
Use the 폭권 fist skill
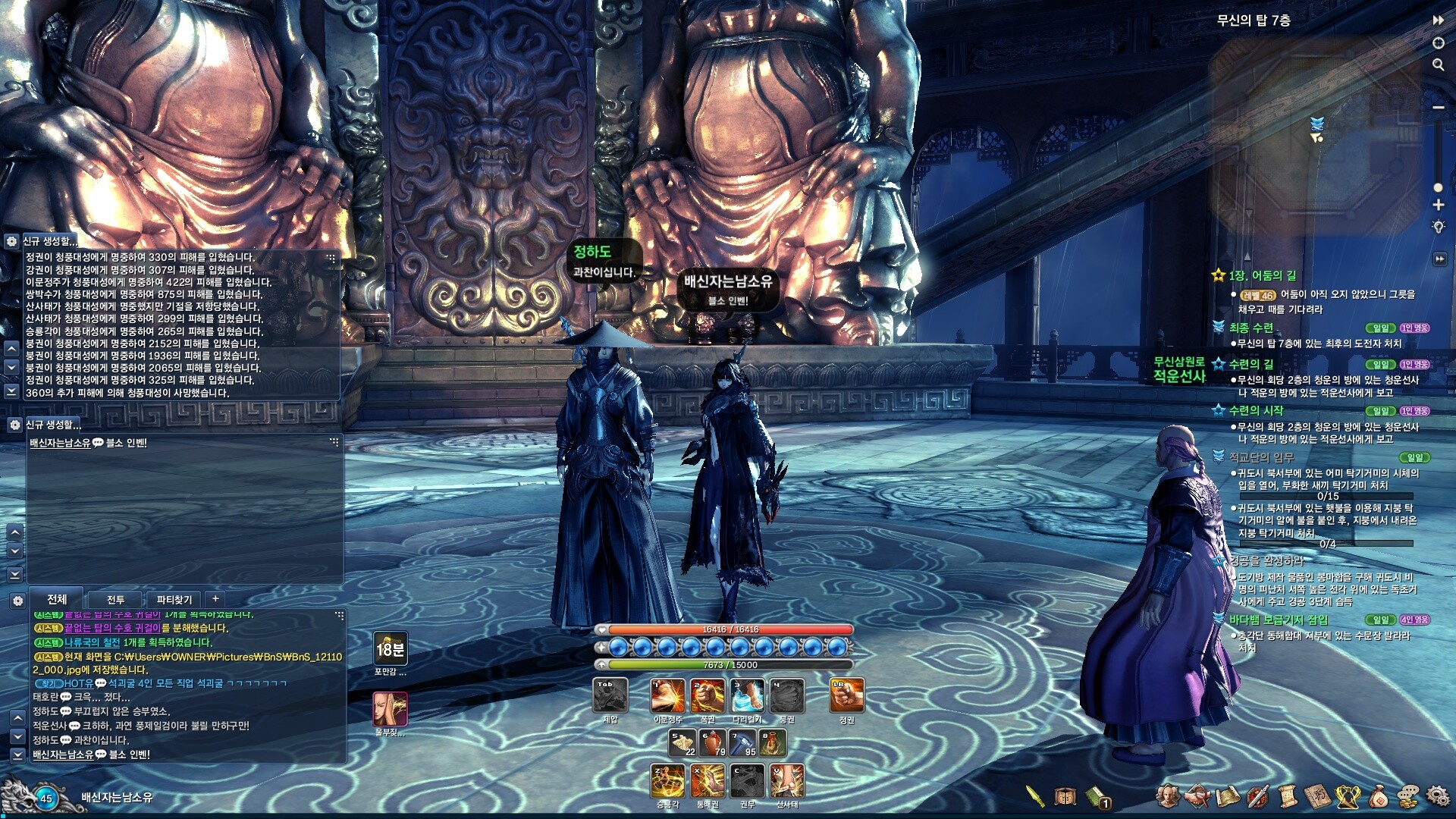(x=707, y=695)
